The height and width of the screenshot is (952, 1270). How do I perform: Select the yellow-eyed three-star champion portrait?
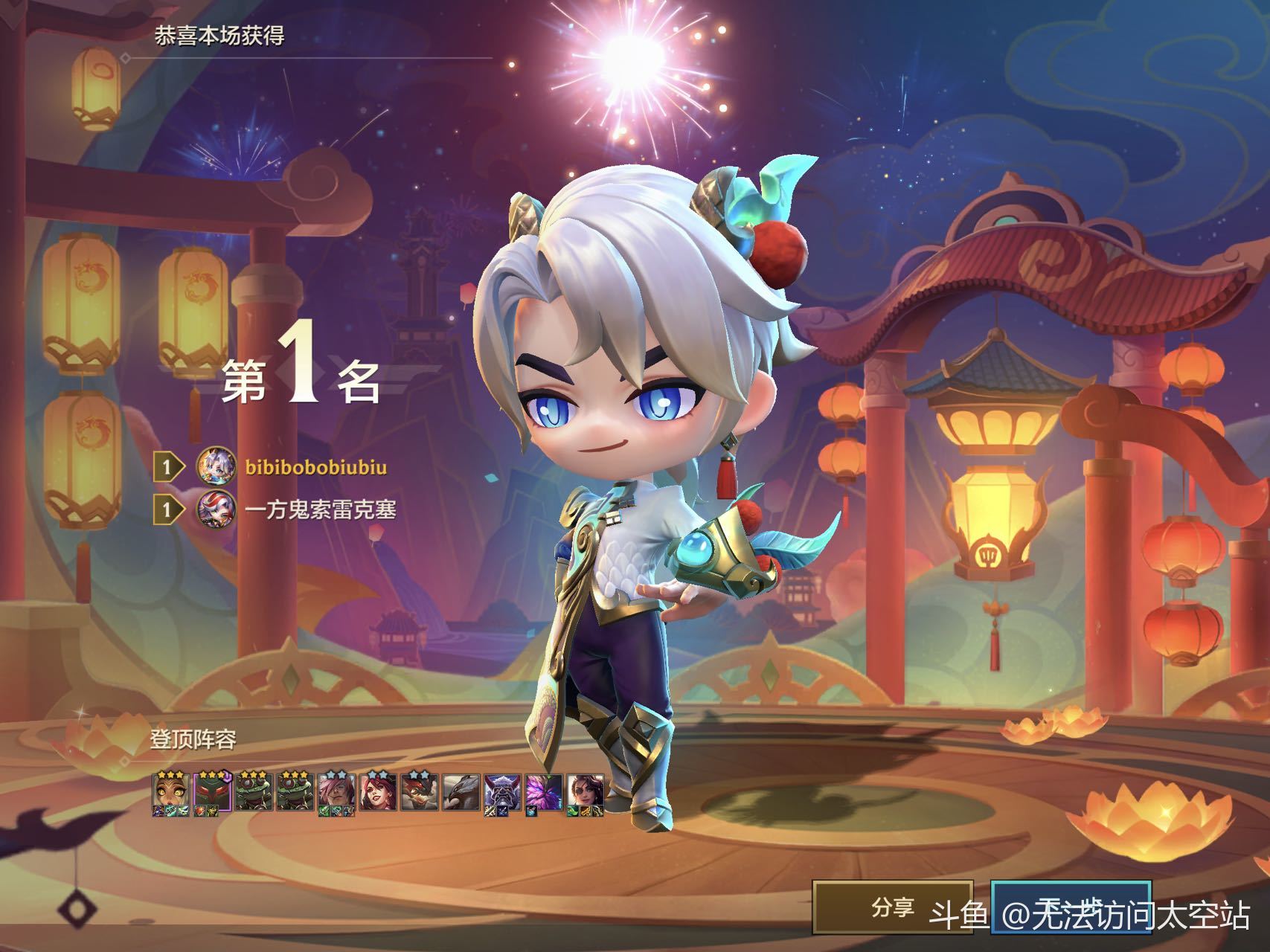coord(168,792)
